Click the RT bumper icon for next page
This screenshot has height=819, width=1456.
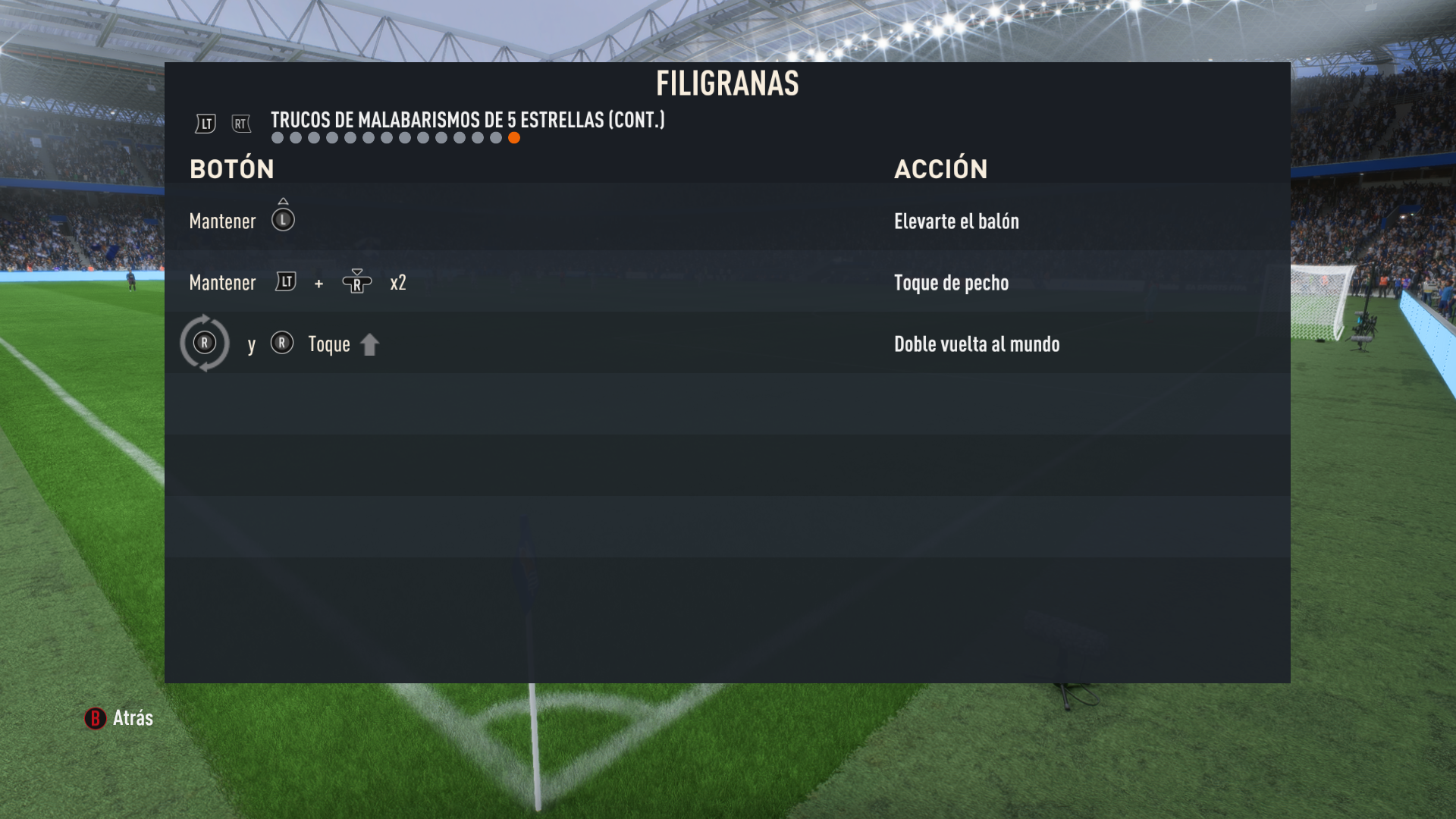pos(241,124)
